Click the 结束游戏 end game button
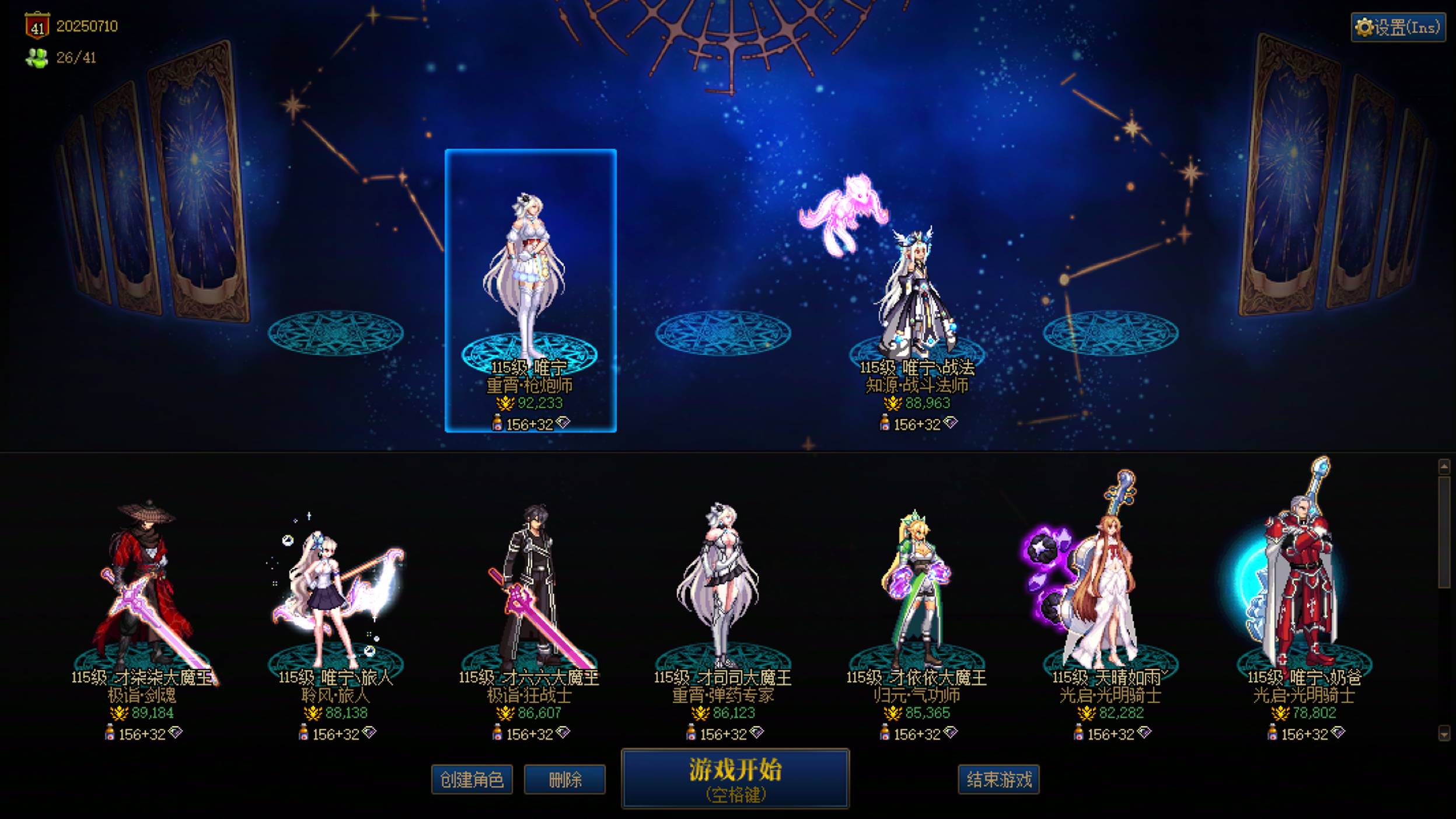Viewport: 1456px width, 819px height. pyautogui.click(x=999, y=779)
